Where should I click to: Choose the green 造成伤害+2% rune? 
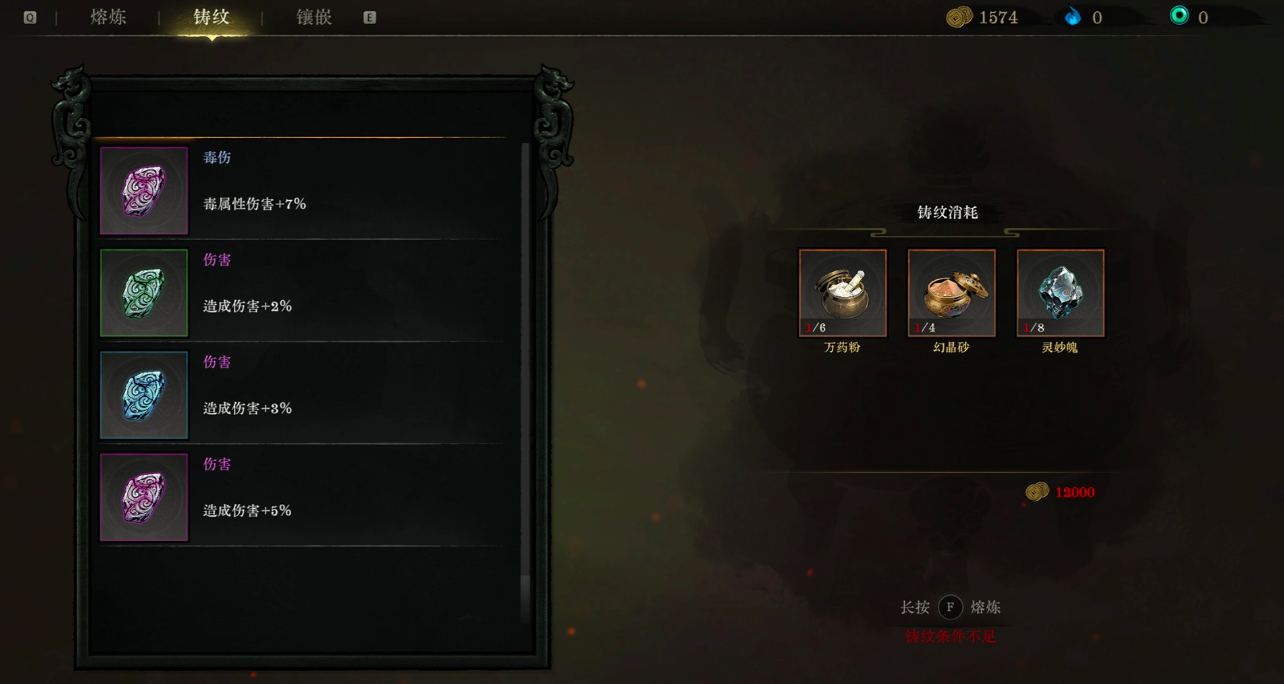[x=300, y=293]
